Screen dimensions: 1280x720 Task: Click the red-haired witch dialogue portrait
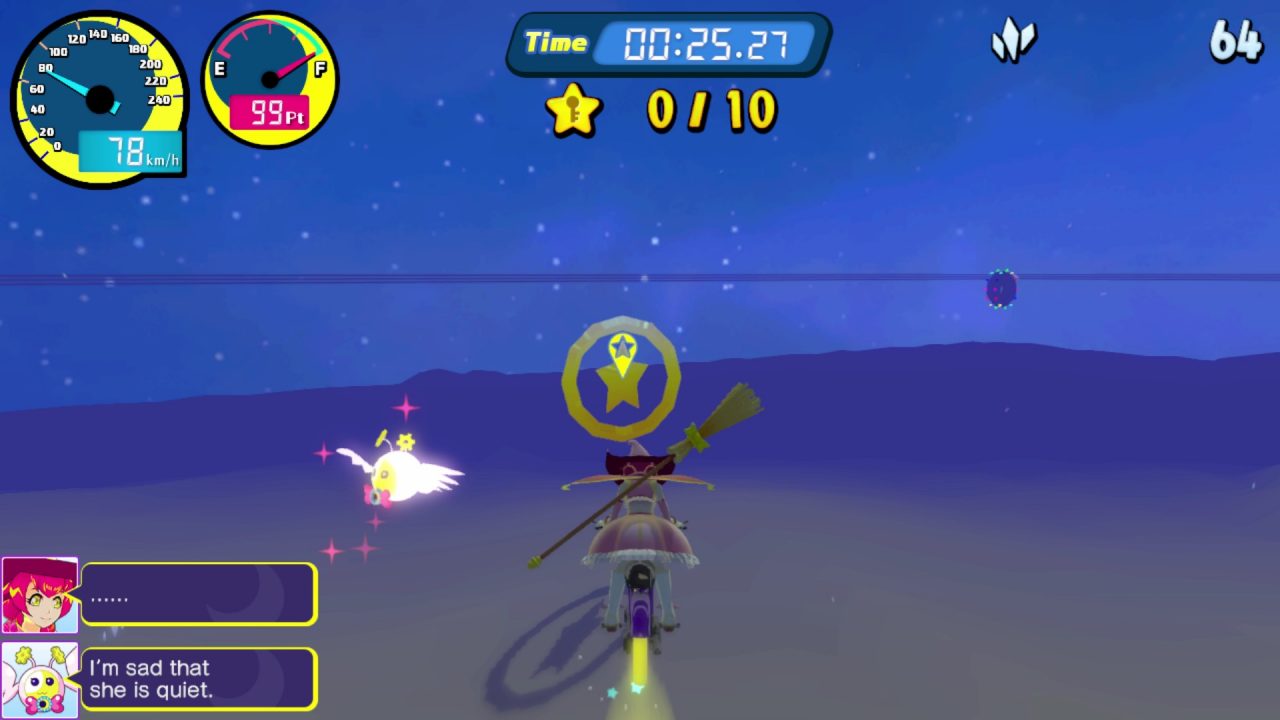click(39, 595)
